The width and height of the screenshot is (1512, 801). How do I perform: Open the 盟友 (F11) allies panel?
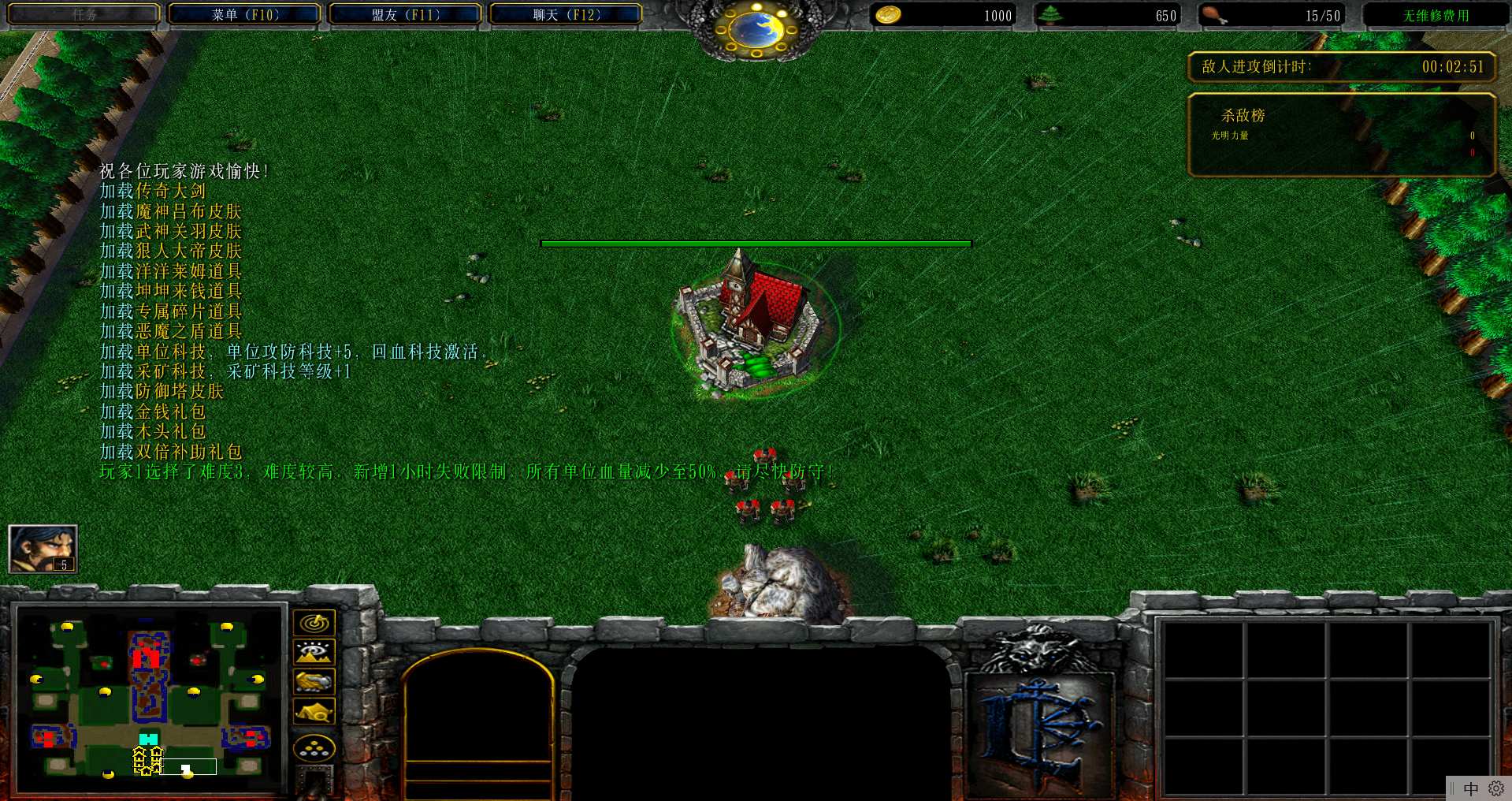406,15
